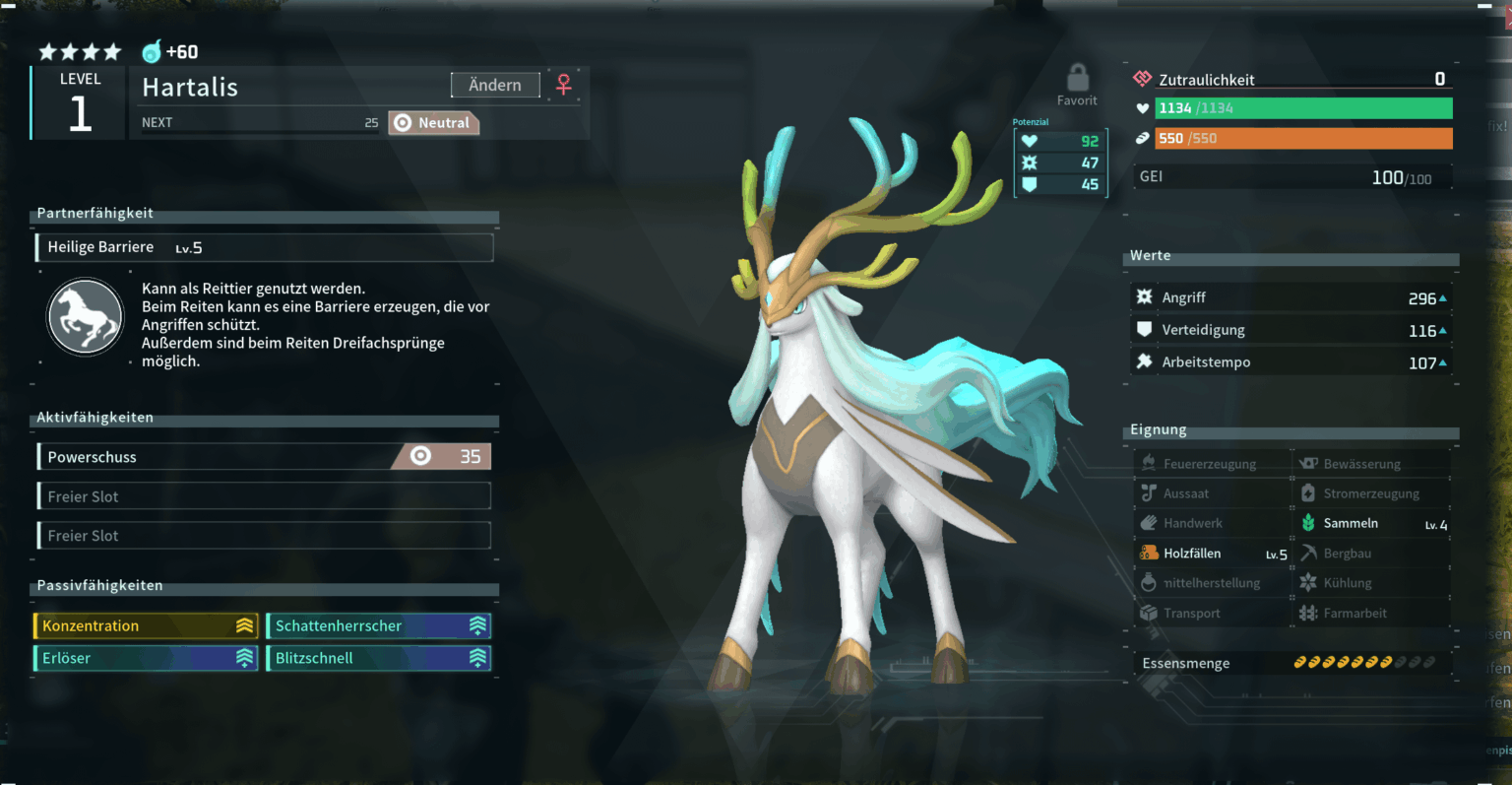Toggle the Favorit lock icon
Image resolution: width=1512 pixels, height=785 pixels.
coord(1078,79)
